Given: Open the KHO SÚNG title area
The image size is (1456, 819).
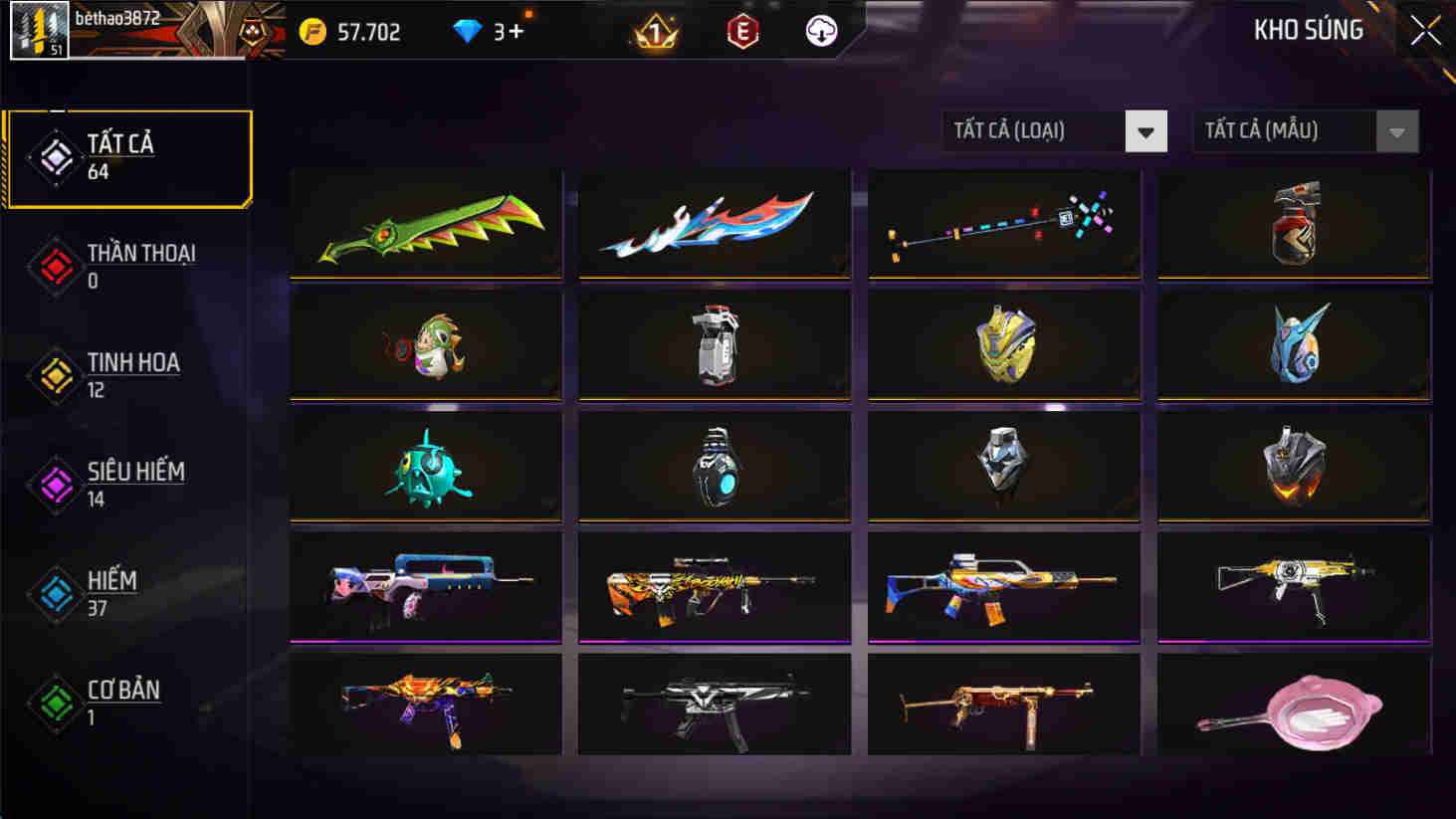Looking at the screenshot, I should pyautogui.click(x=1309, y=30).
